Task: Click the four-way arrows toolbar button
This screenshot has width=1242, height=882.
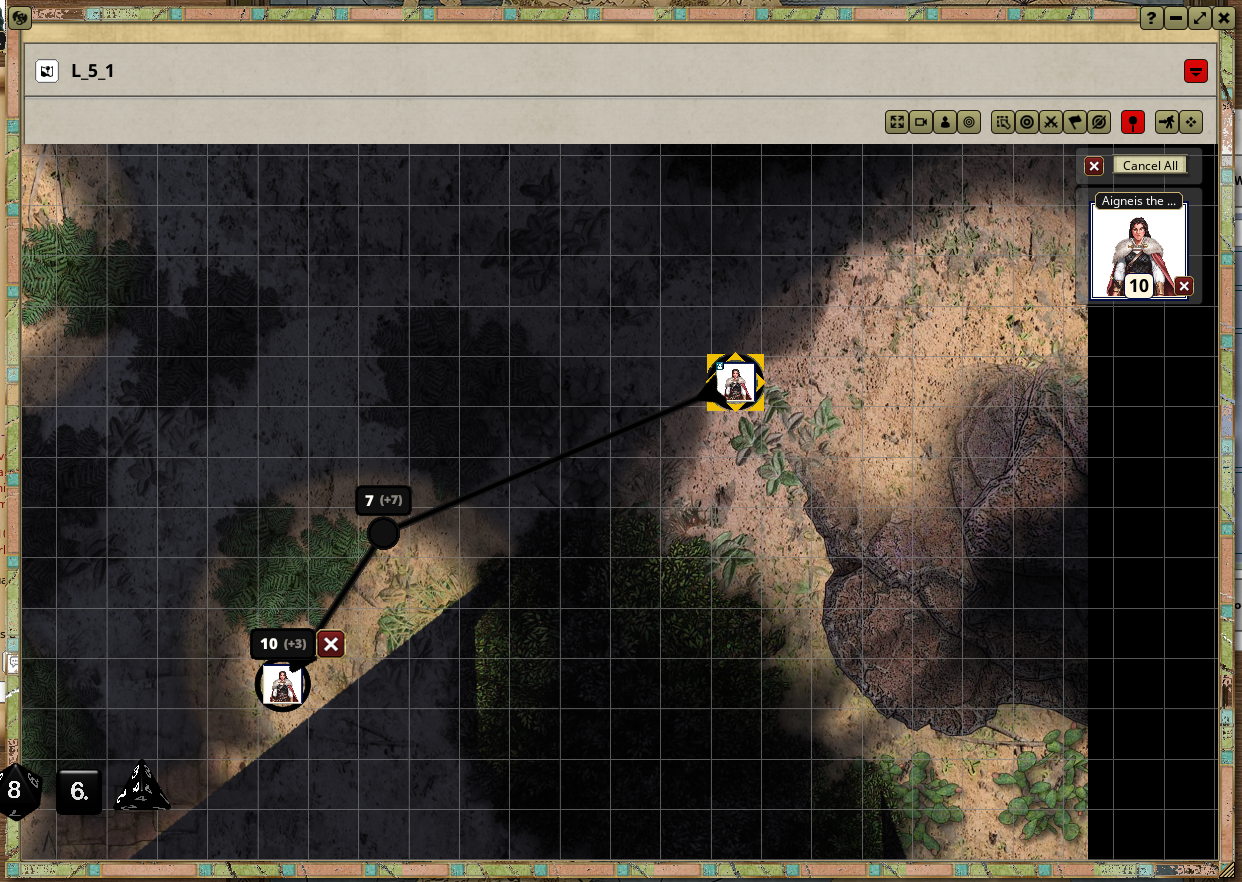Action: [1191, 122]
